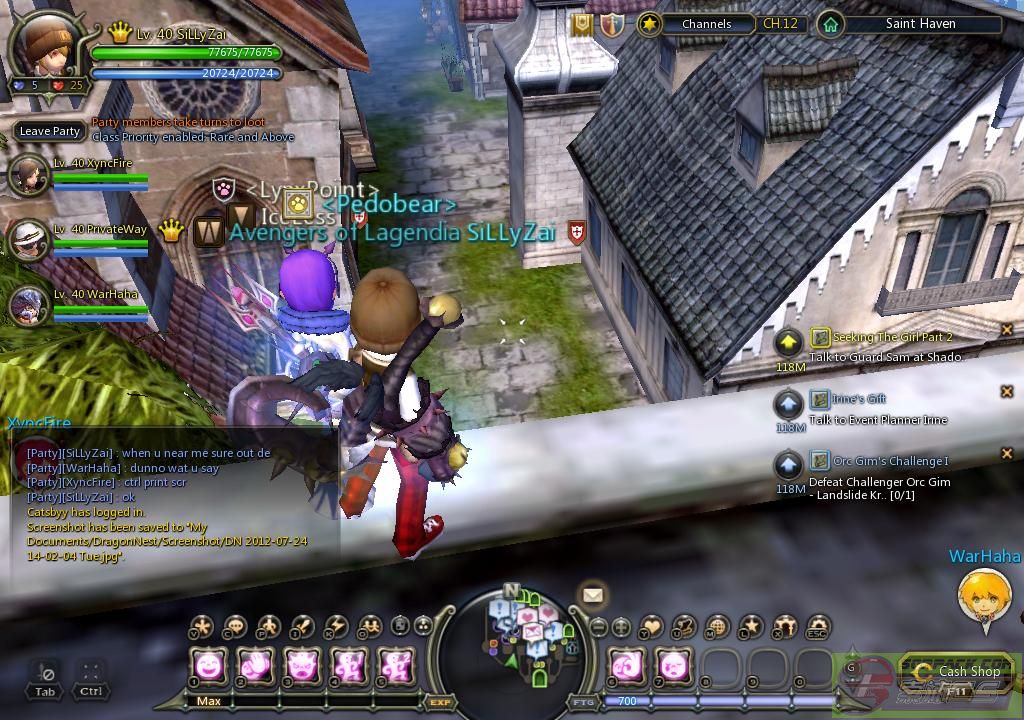This screenshot has height=720, width=1024.
Task: Click the Saint Haven home icon
Action: pyautogui.click(x=829, y=24)
